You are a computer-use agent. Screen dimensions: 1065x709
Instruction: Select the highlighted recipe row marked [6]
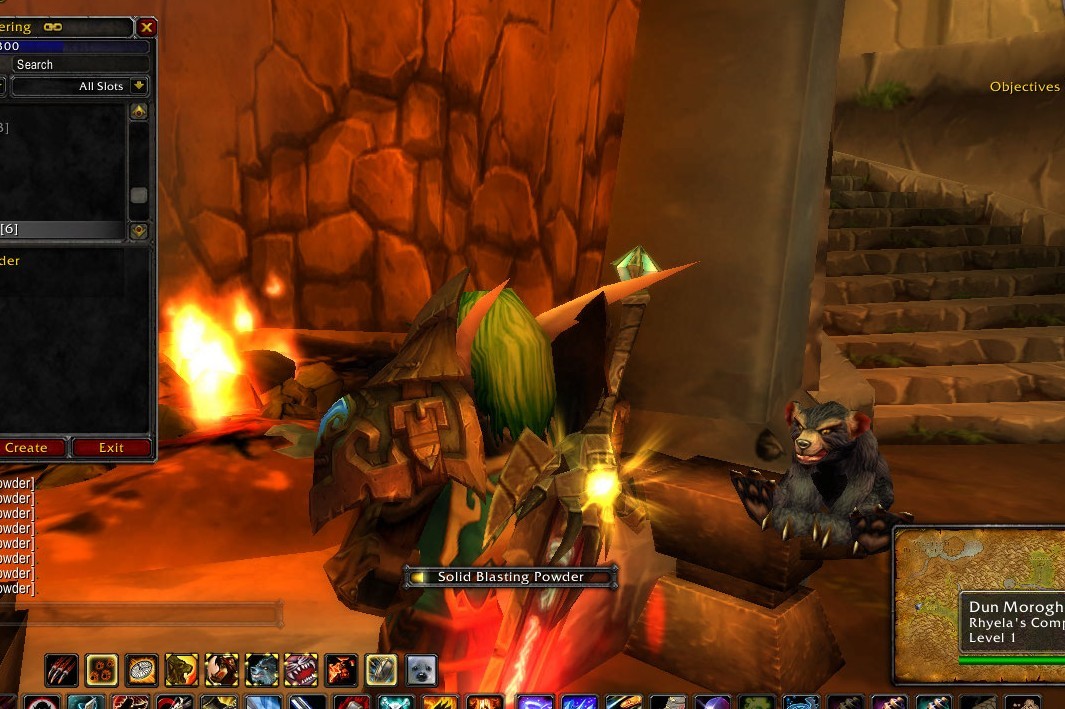pos(62,229)
